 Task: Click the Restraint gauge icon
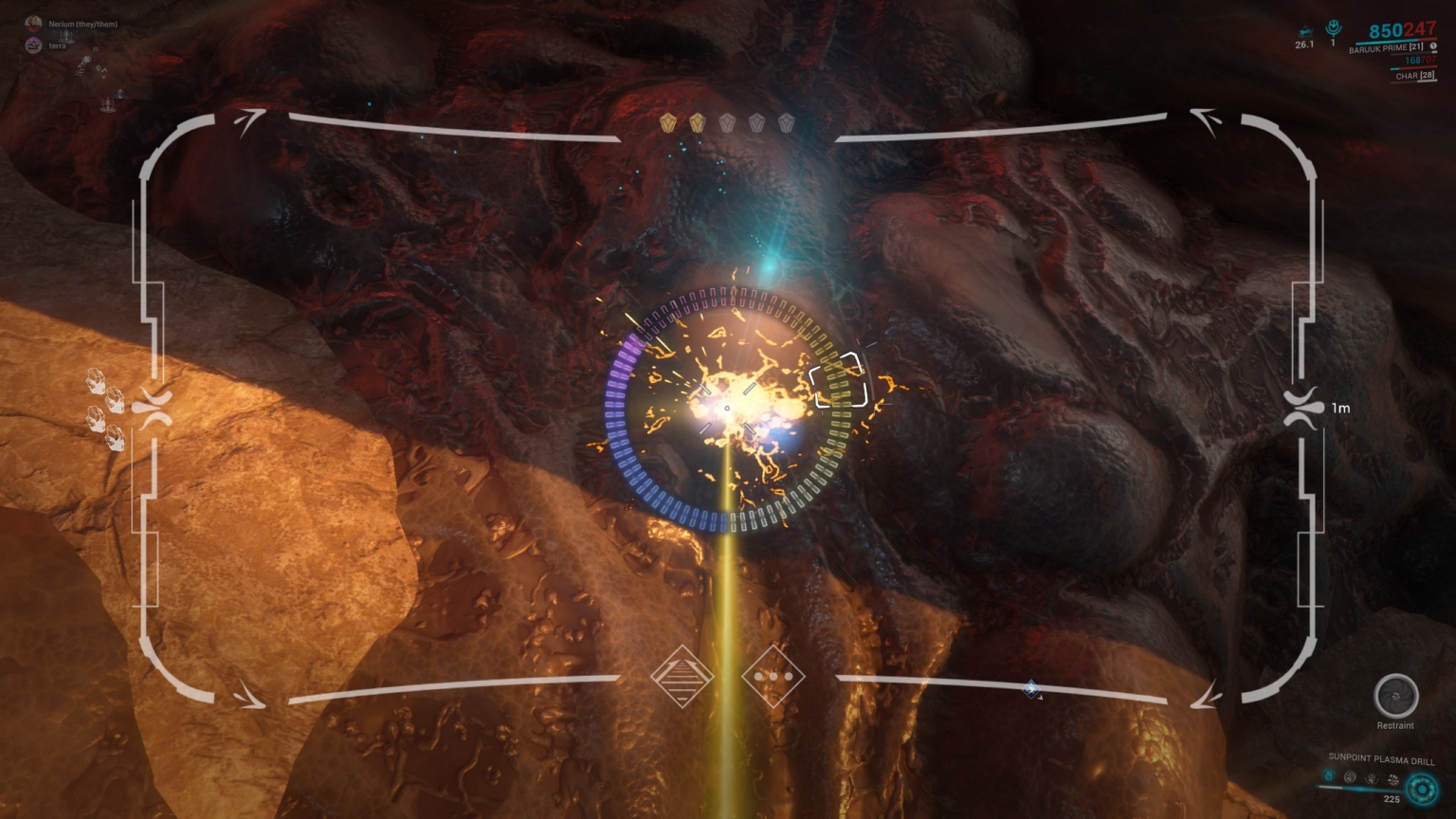coord(1397,696)
